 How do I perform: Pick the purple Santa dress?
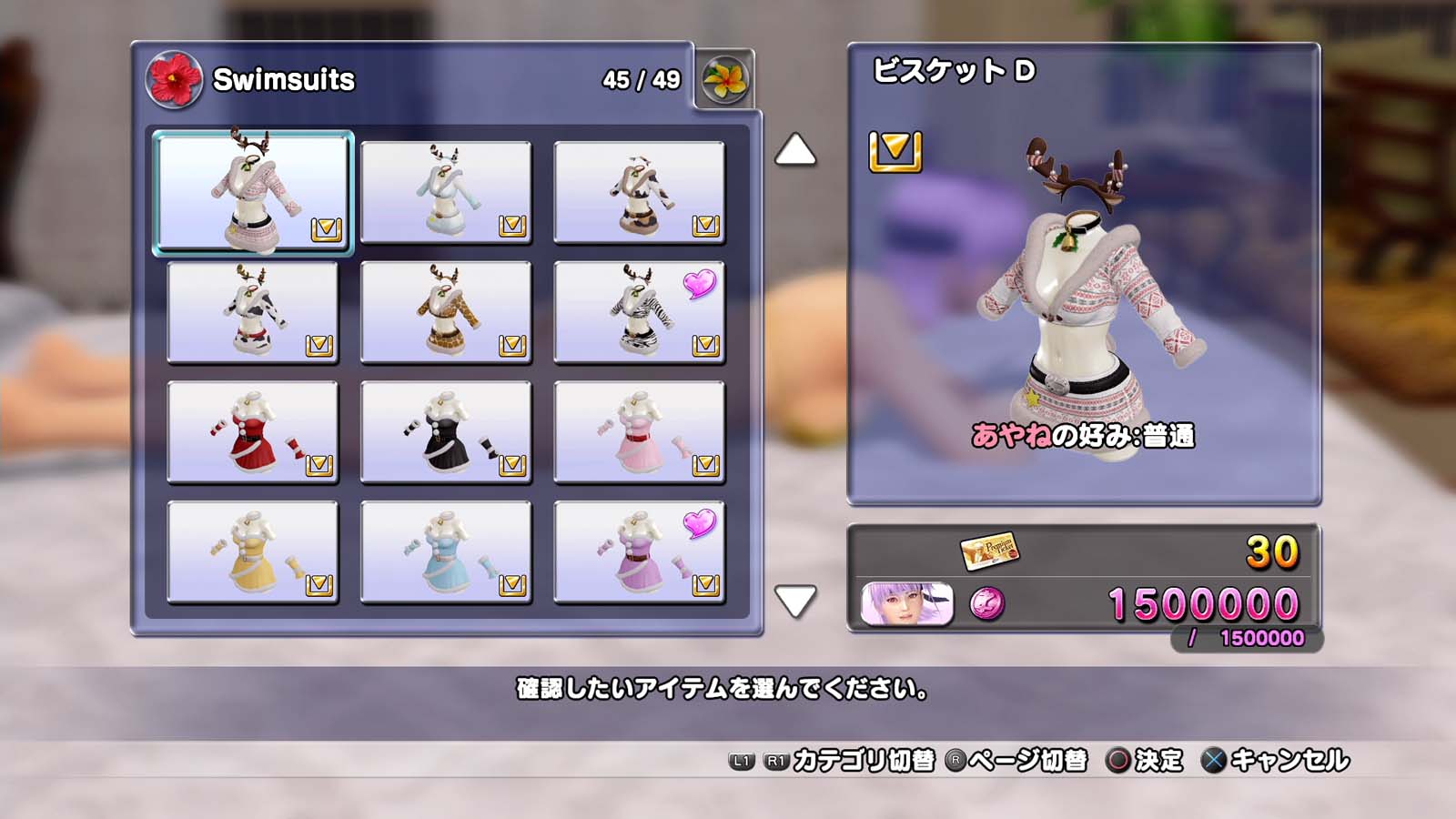point(639,552)
